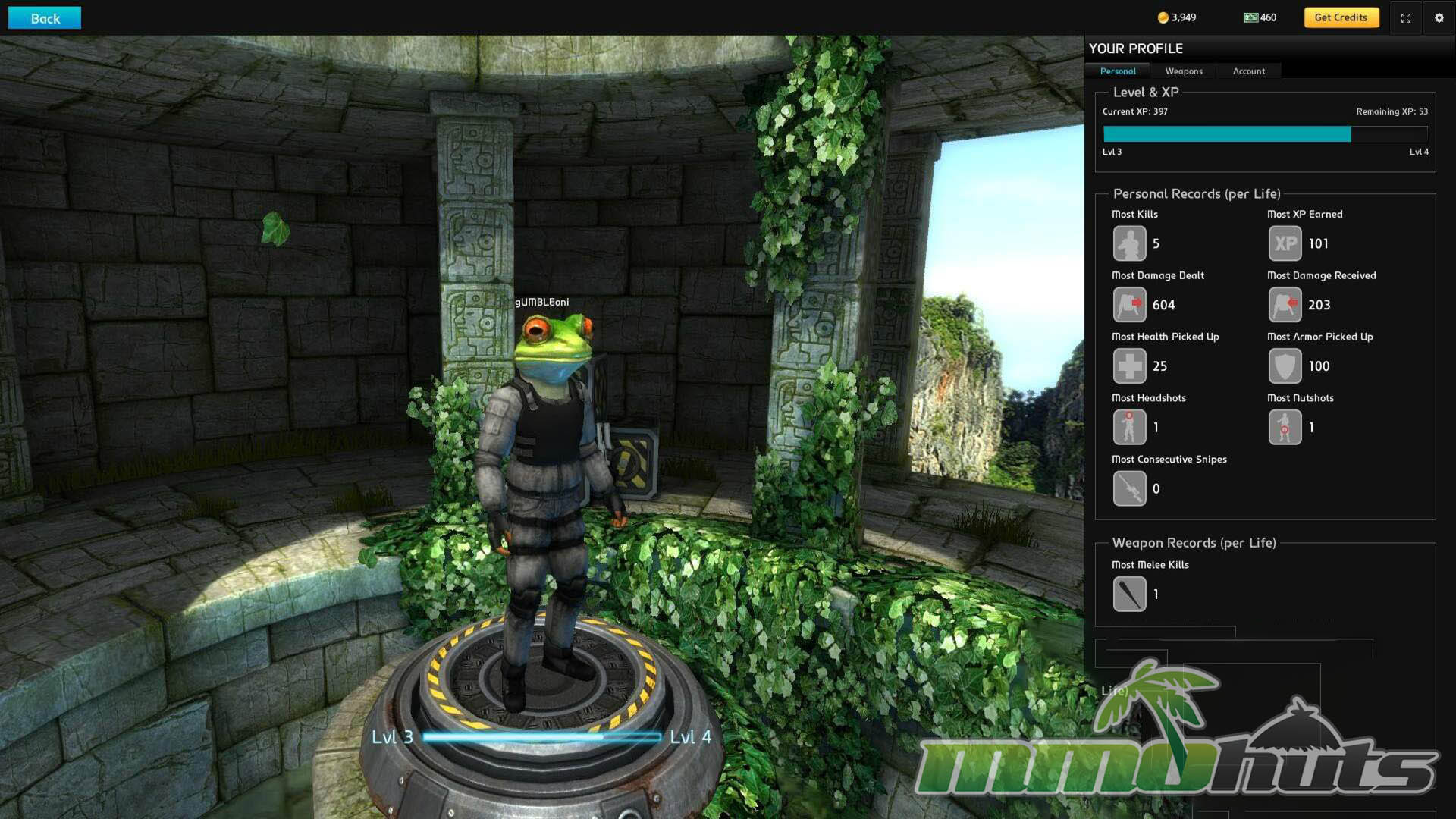
Task: Select the Most Consecutive Snipes icon
Action: [x=1129, y=489]
